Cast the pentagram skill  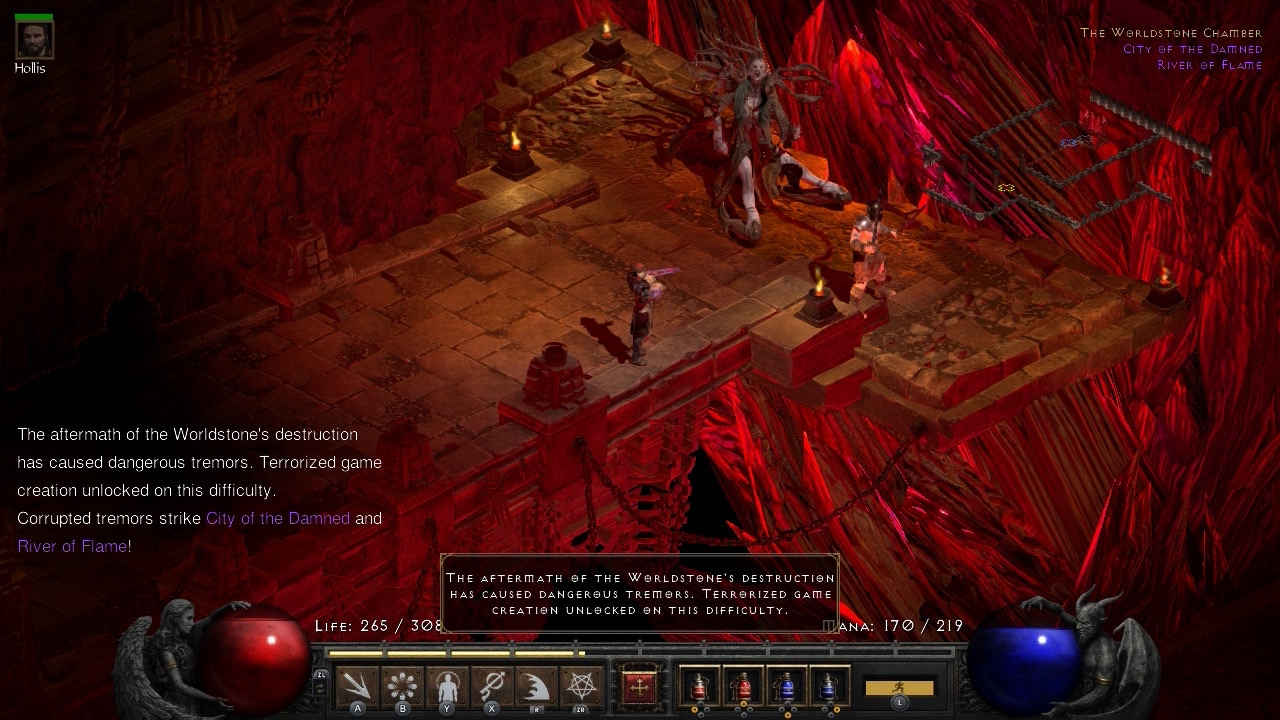pyautogui.click(x=581, y=686)
